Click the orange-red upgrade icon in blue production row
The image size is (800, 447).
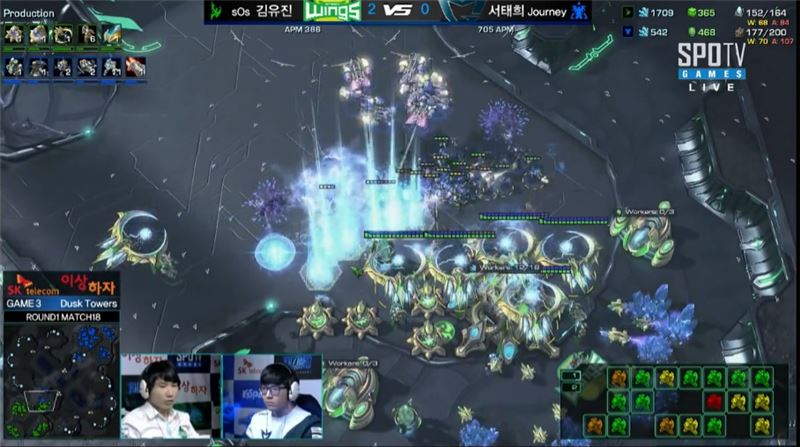click(136, 67)
